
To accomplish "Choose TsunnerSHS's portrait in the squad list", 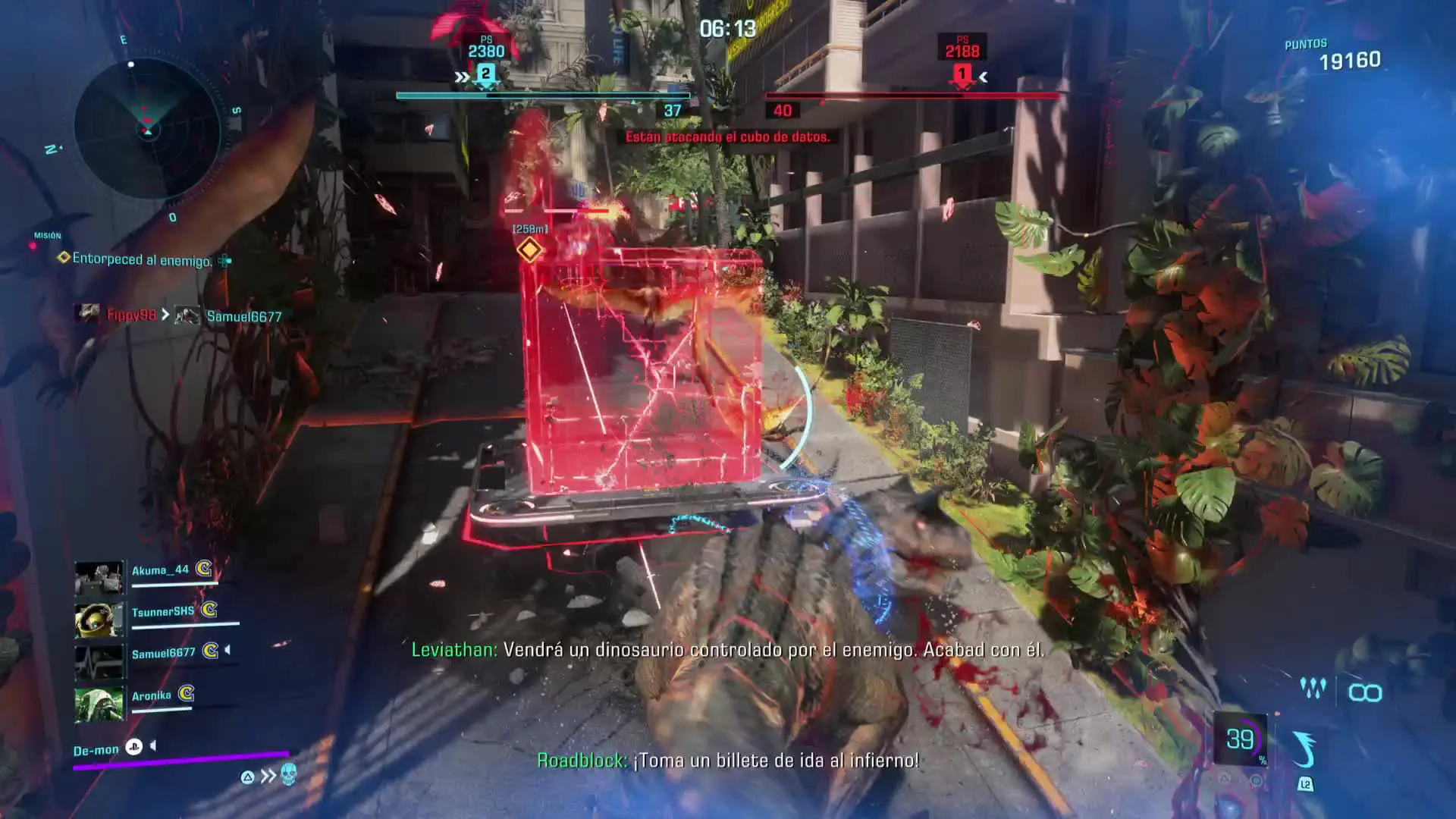I will (x=99, y=620).
